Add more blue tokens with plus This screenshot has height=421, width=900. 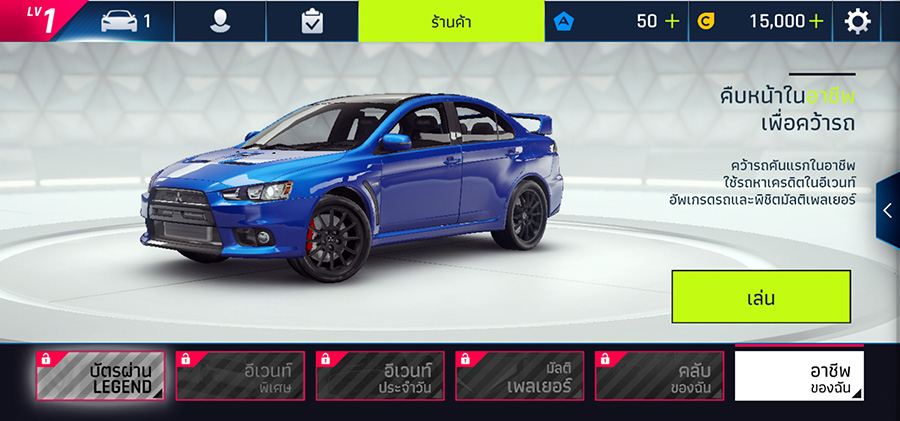click(671, 21)
